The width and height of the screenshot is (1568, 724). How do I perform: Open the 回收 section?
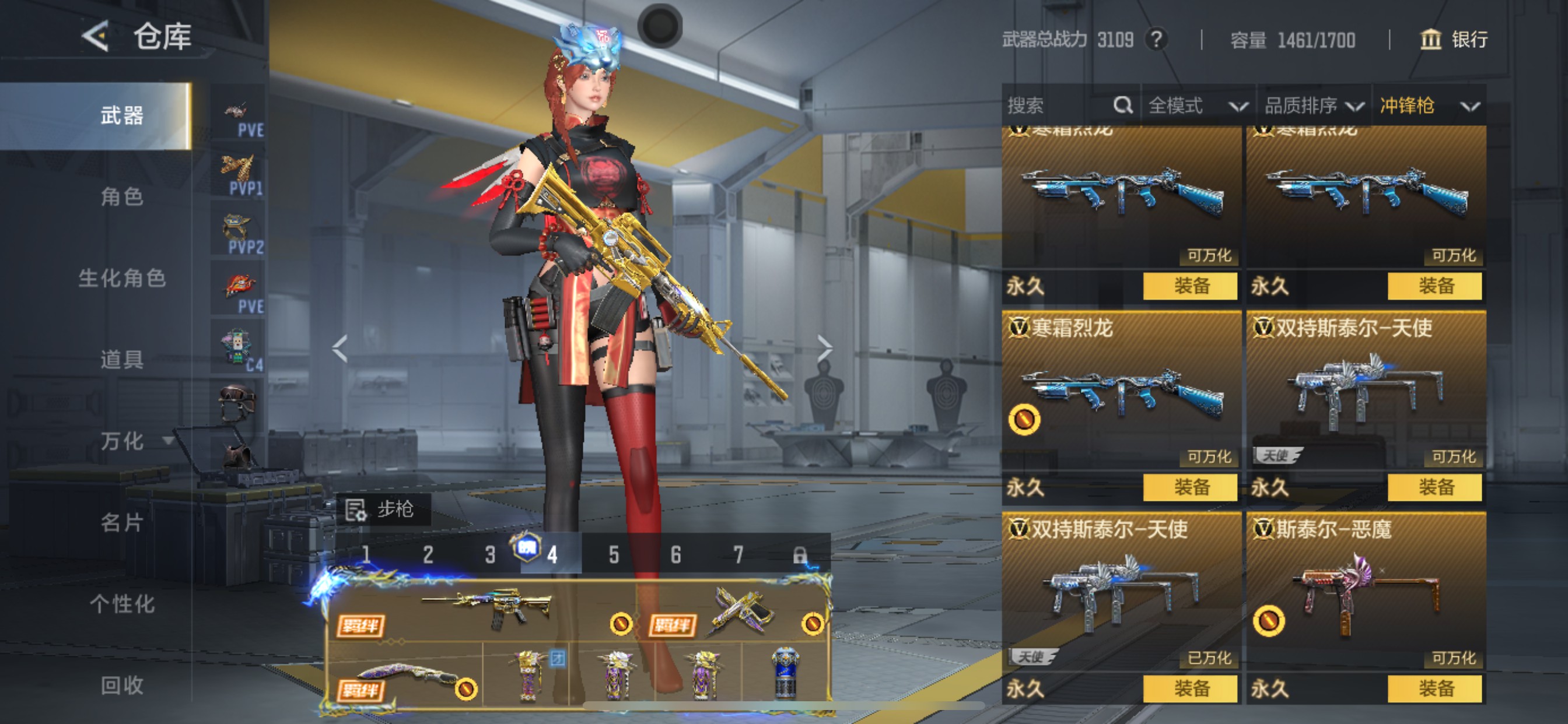point(122,686)
